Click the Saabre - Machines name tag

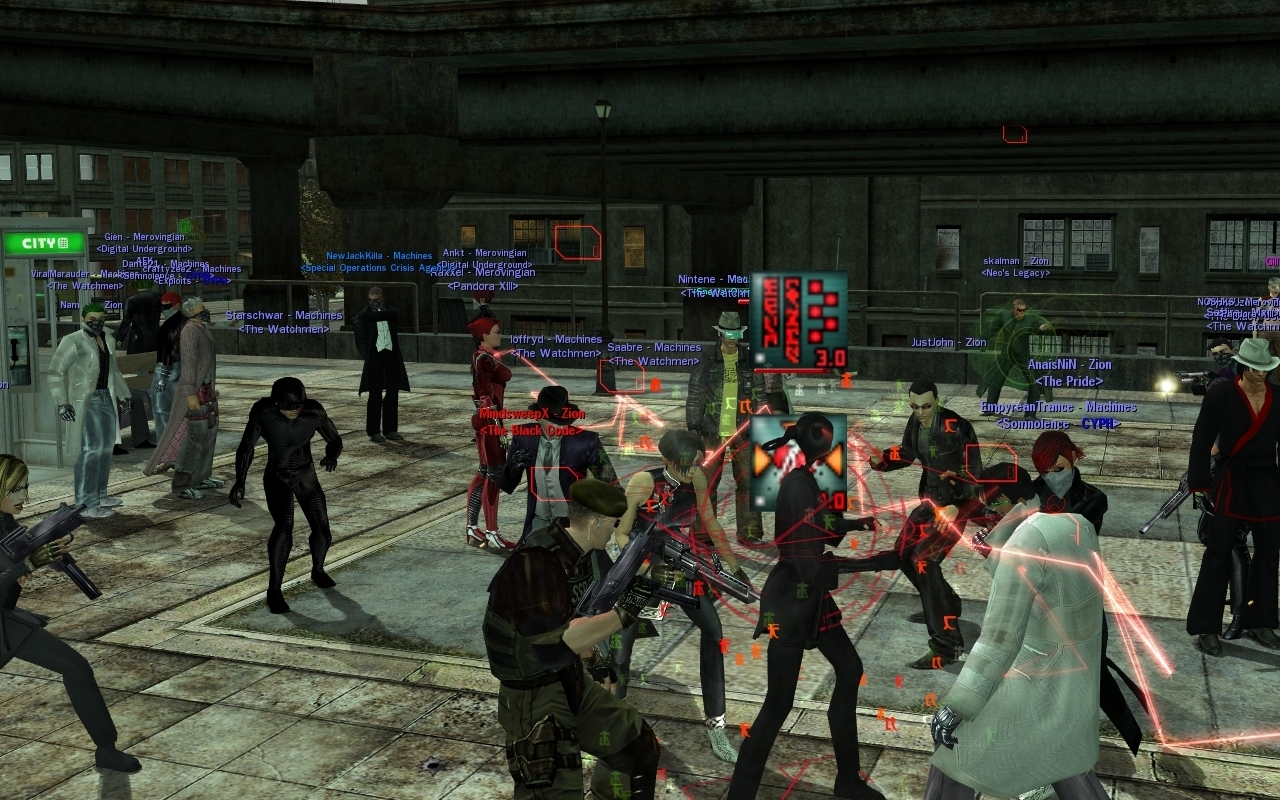tap(654, 348)
